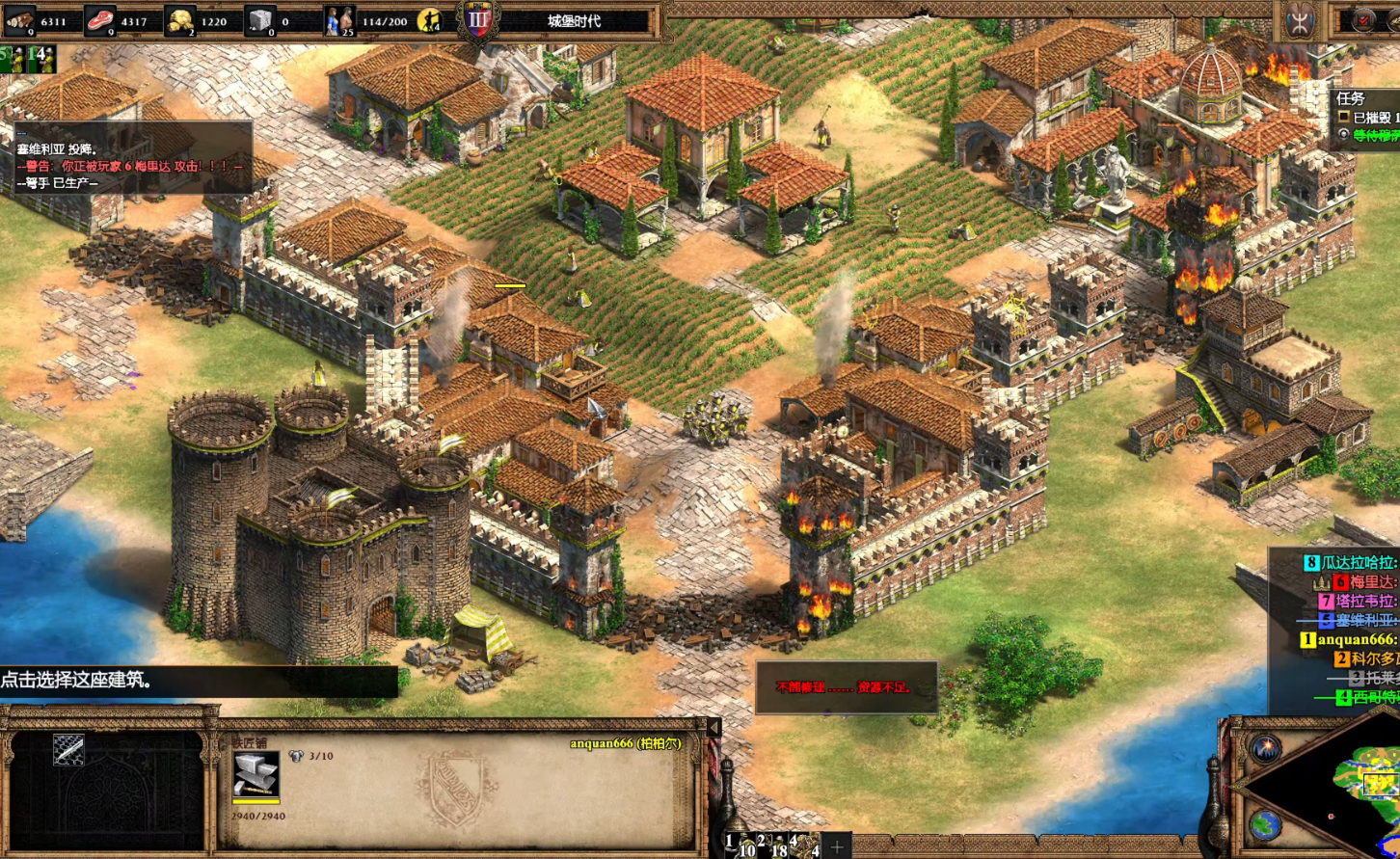This screenshot has width=1400, height=859.
Task: Click the Castle Age shield emblem
Action: (x=478, y=21)
